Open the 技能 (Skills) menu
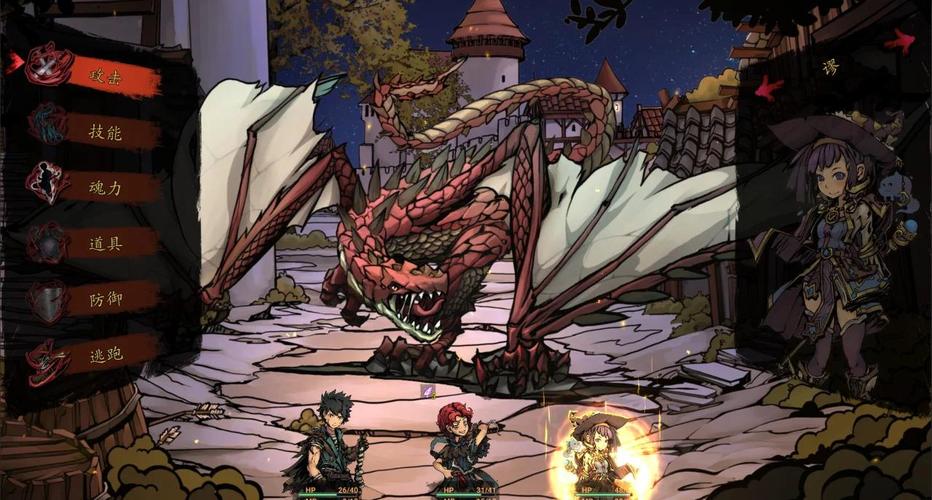Image resolution: width=932 pixels, height=500 pixels. pyautogui.click(x=105, y=131)
